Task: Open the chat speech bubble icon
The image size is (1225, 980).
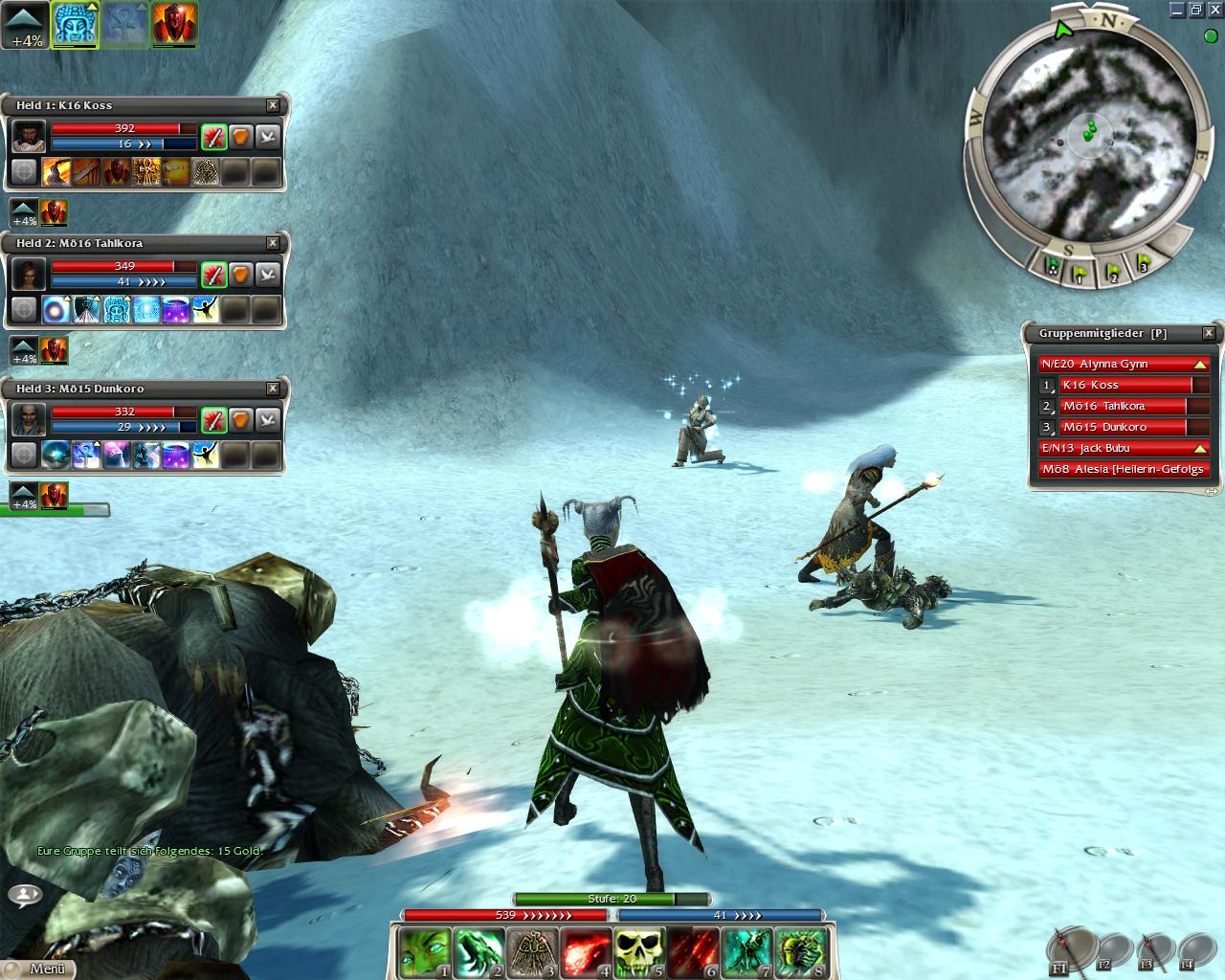Action: (25, 896)
